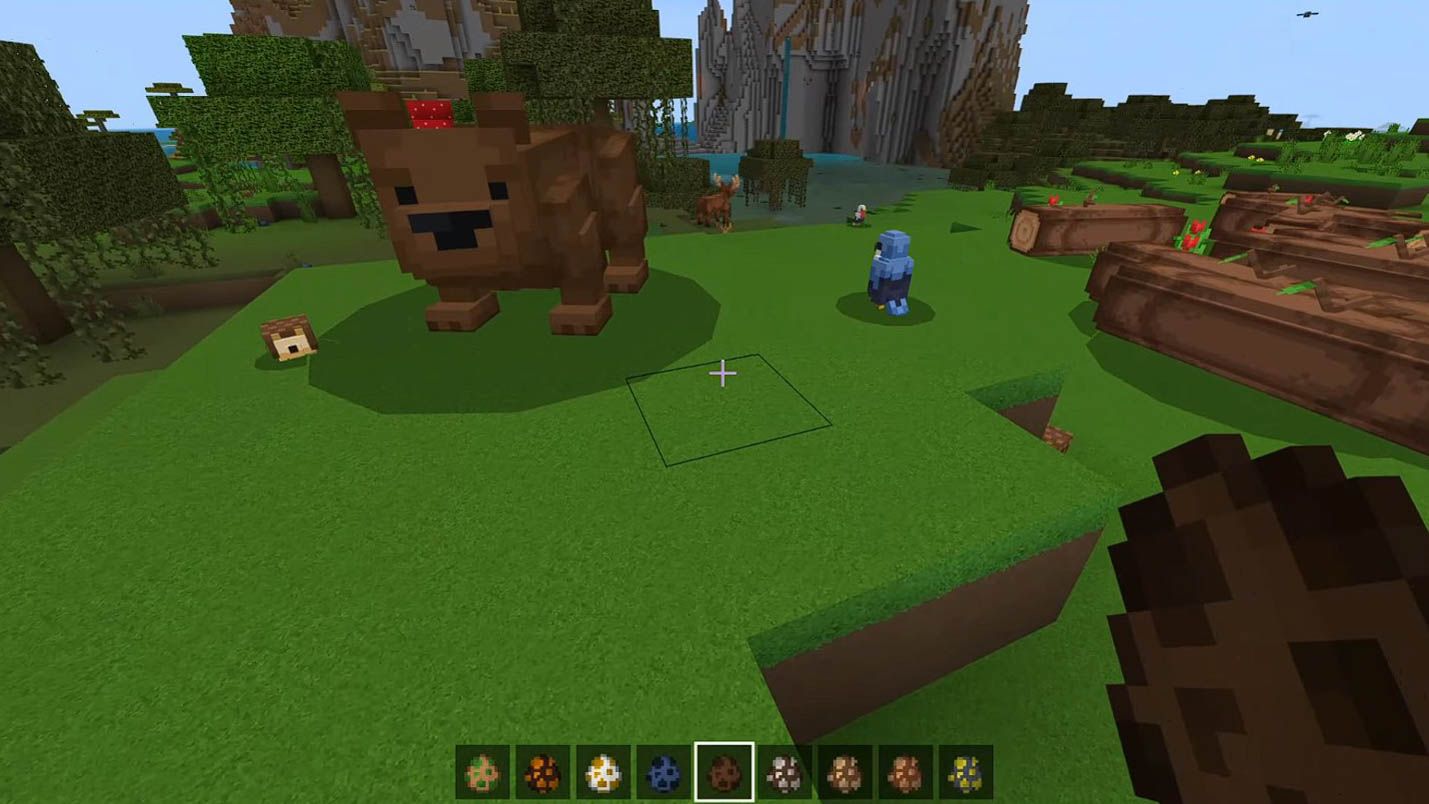Choose the blue egg with yellow spots
This screenshot has width=1429, height=804.
[965, 773]
